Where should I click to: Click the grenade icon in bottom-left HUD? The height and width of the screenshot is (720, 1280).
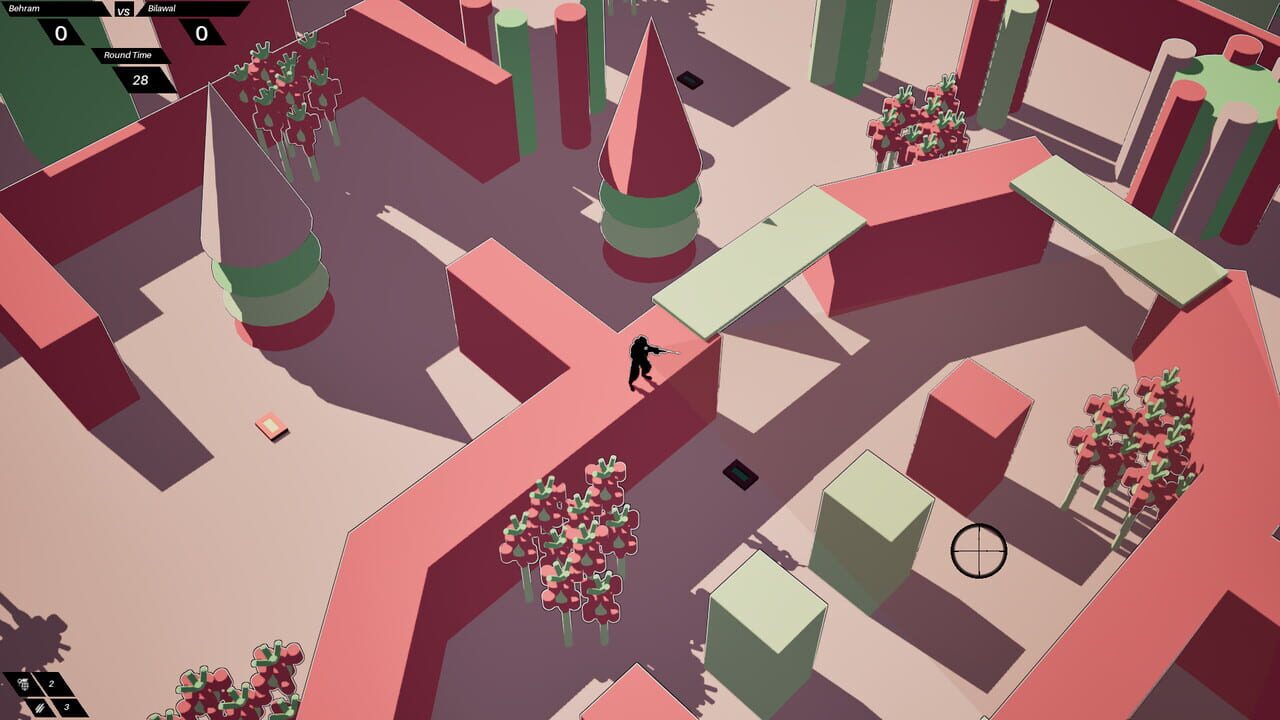(x=23, y=685)
